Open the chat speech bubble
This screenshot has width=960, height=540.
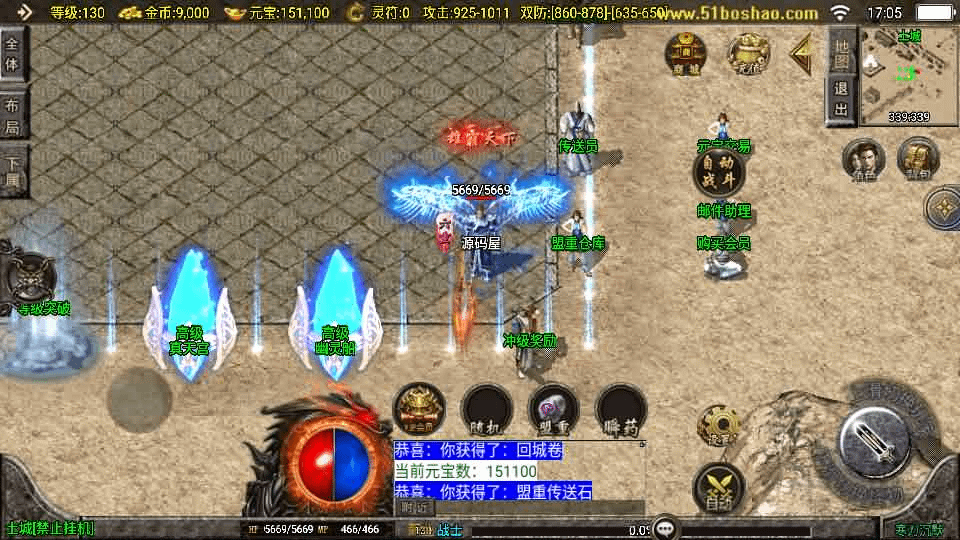[x=666, y=529]
